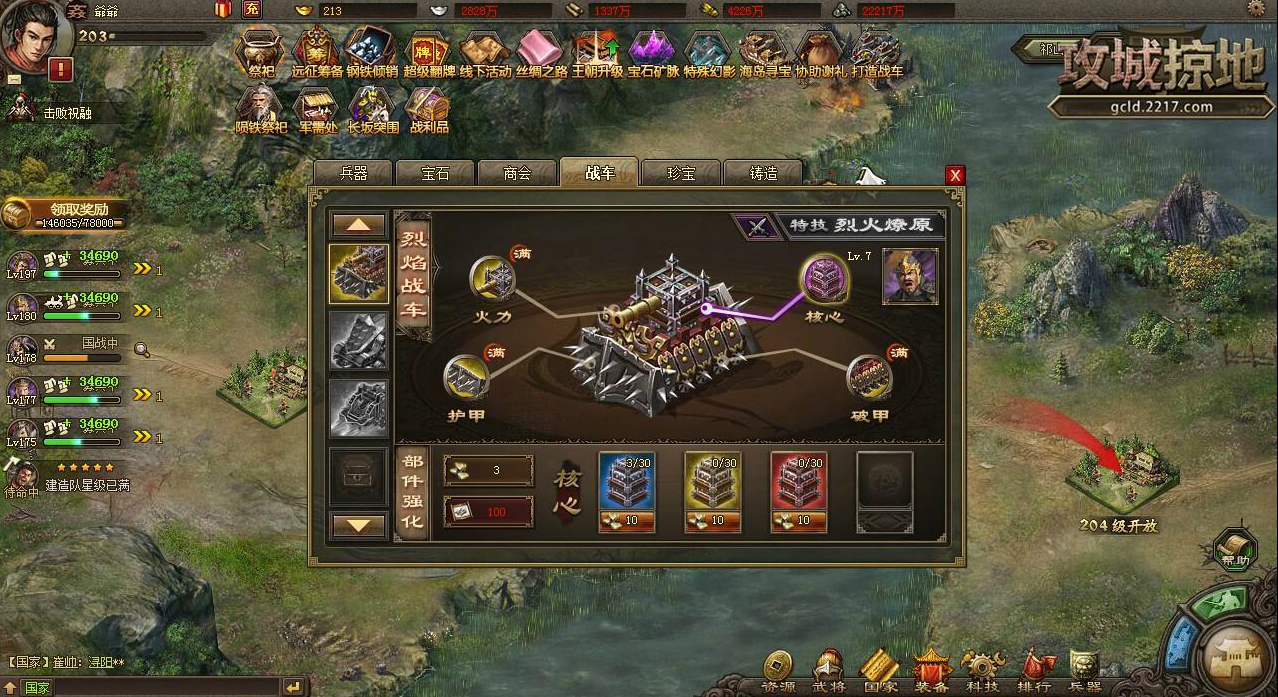Open the 武将 menu in bottom bar
1278x697 pixels.
(827, 669)
